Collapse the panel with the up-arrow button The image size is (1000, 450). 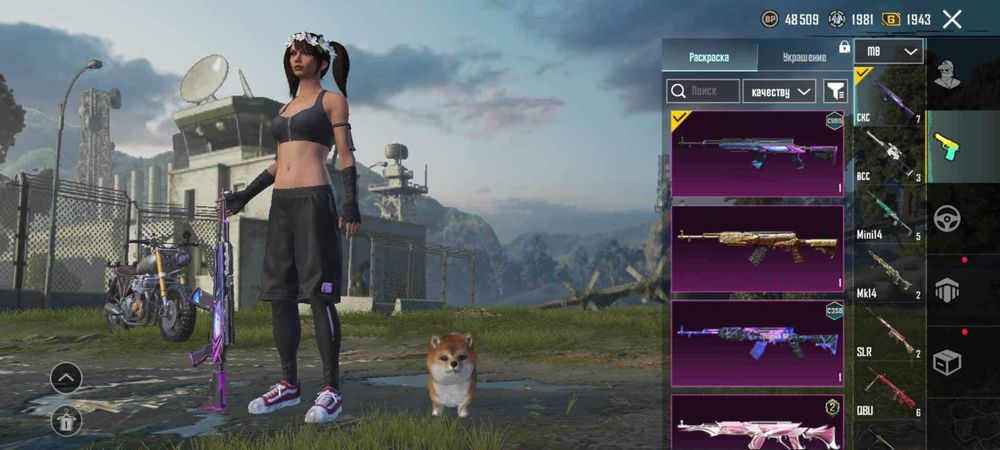[66, 378]
